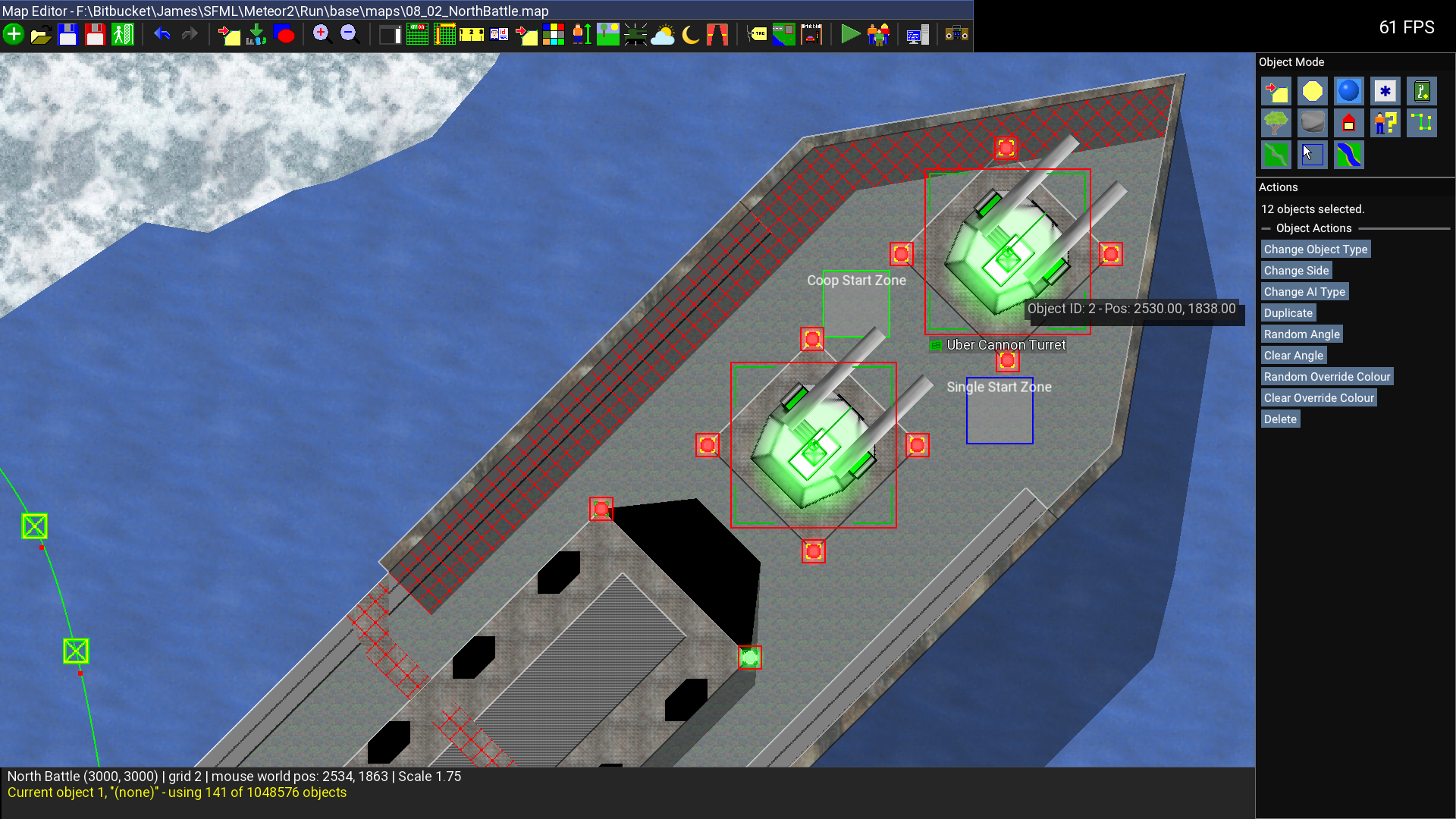The width and height of the screenshot is (1456, 819).
Task: Choose Change Side for selected objects
Action: tap(1296, 271)
